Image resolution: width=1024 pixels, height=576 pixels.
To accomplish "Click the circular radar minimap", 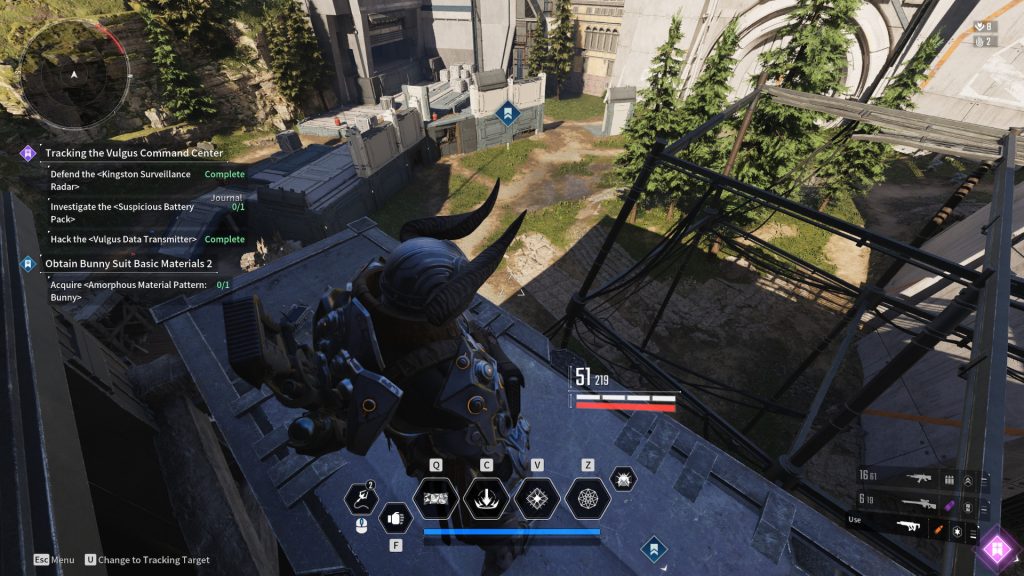I will [x=74, y=75].
